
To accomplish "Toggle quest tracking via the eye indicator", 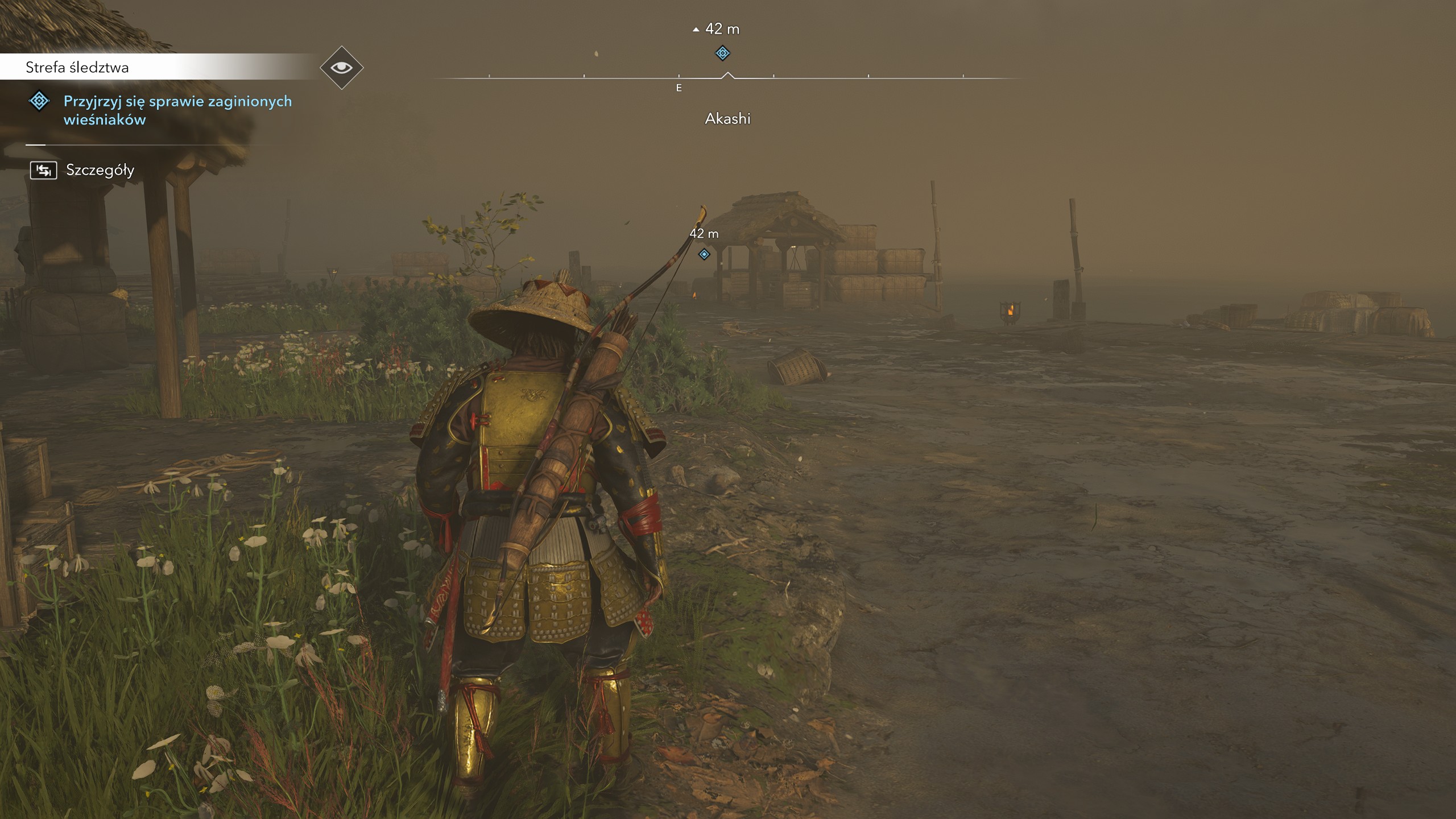I will click(x=340, y=67).
